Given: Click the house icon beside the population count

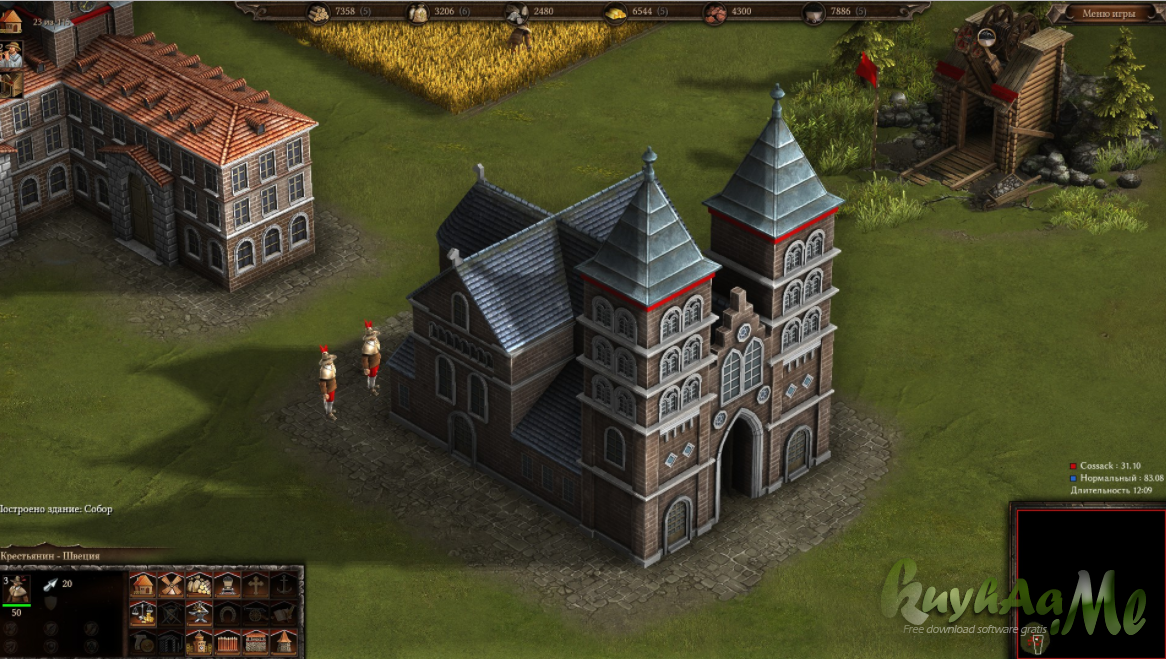Looking at the screenshot, I should click(x=11, y=21).
